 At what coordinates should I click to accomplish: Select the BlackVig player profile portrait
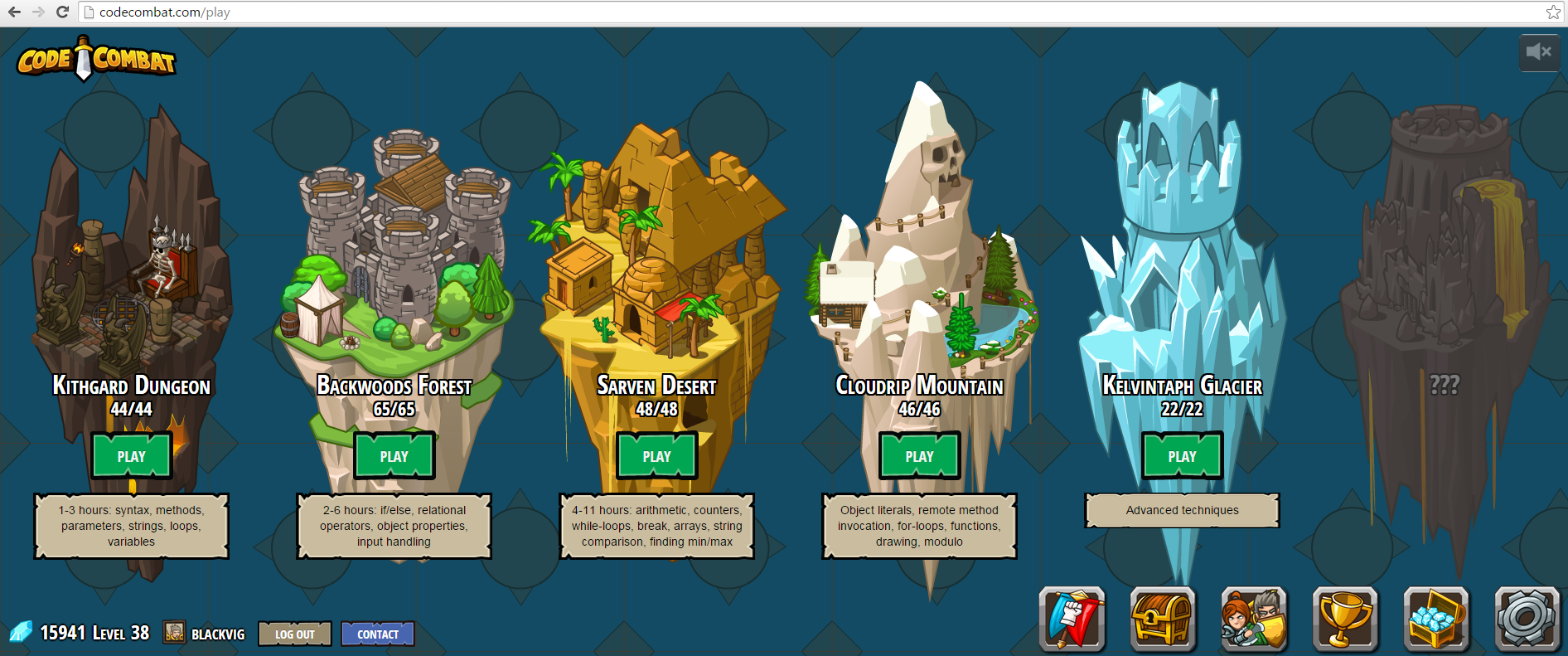click(x=174, y=633)
